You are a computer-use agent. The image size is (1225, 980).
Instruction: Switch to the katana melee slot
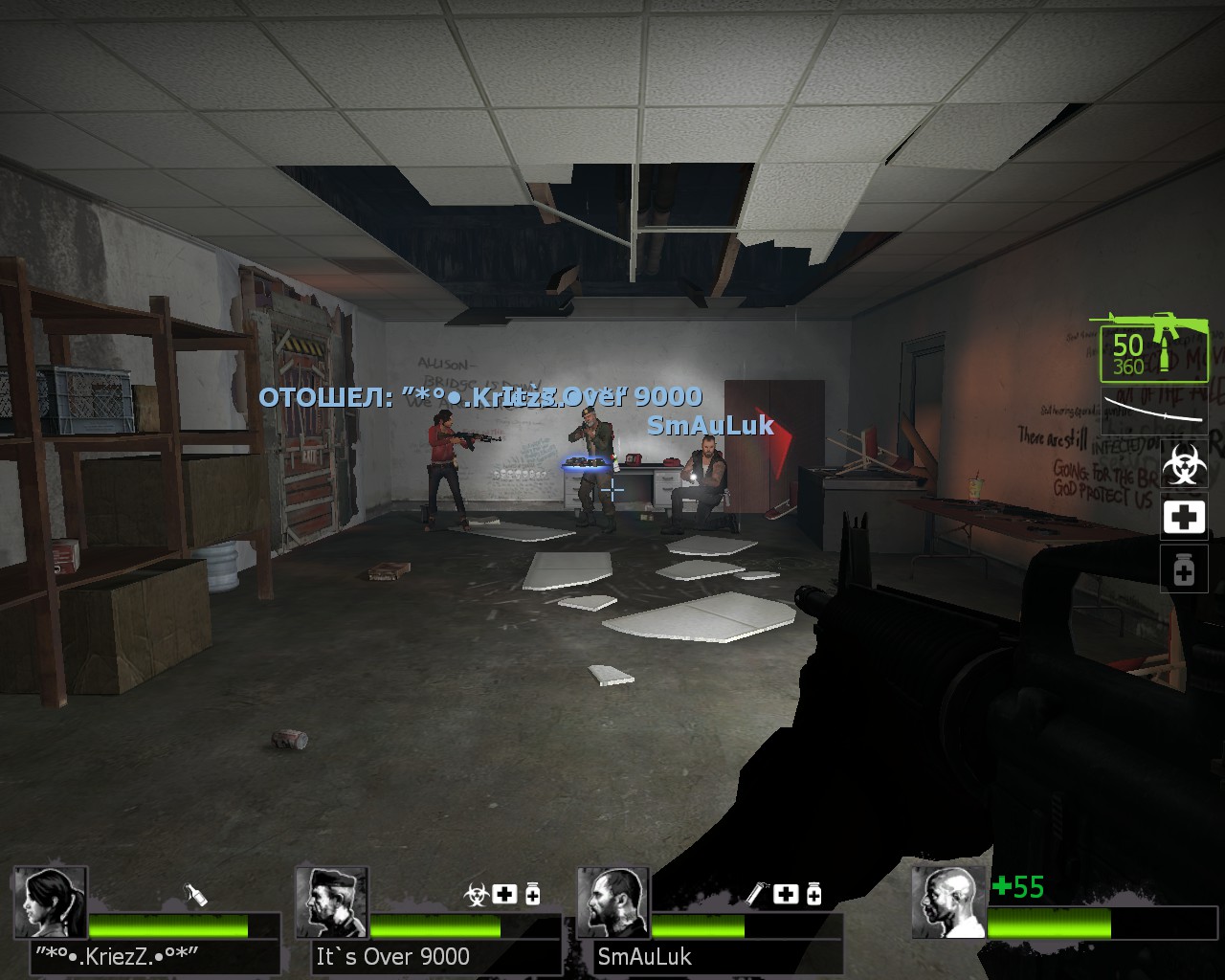coord(1153,409)
